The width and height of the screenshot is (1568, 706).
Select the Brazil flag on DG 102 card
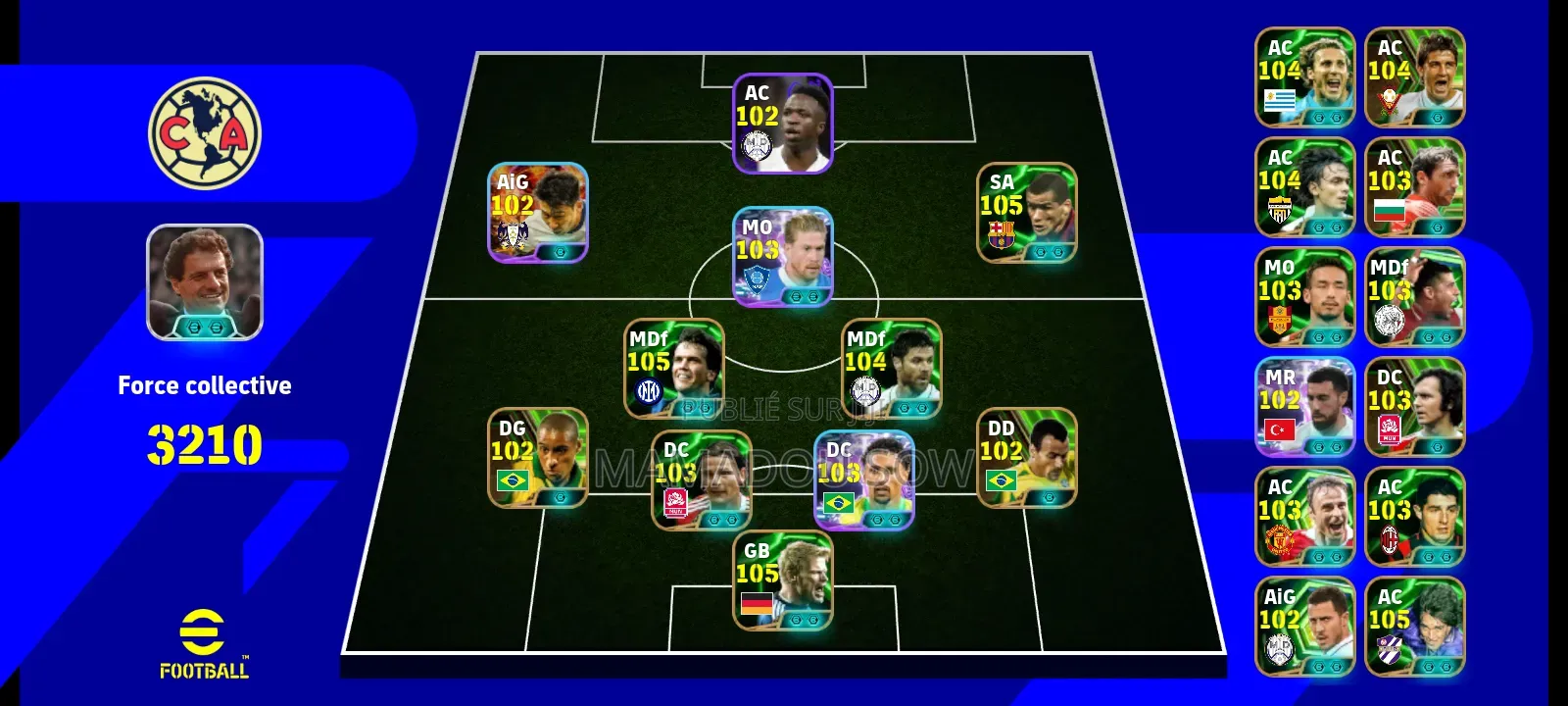tap(514, 480)
